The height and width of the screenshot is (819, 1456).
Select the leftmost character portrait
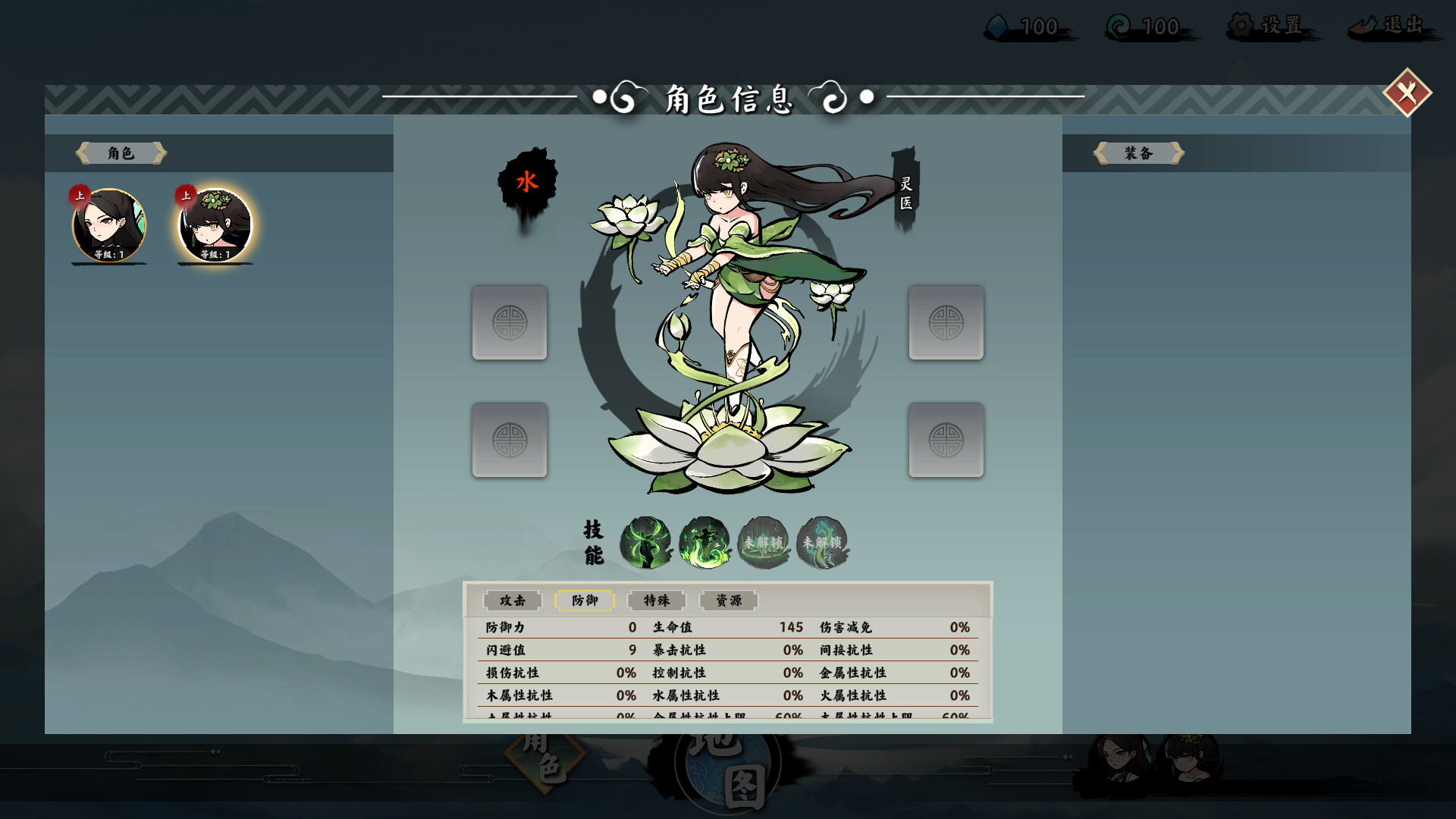[x=109, y=226]
